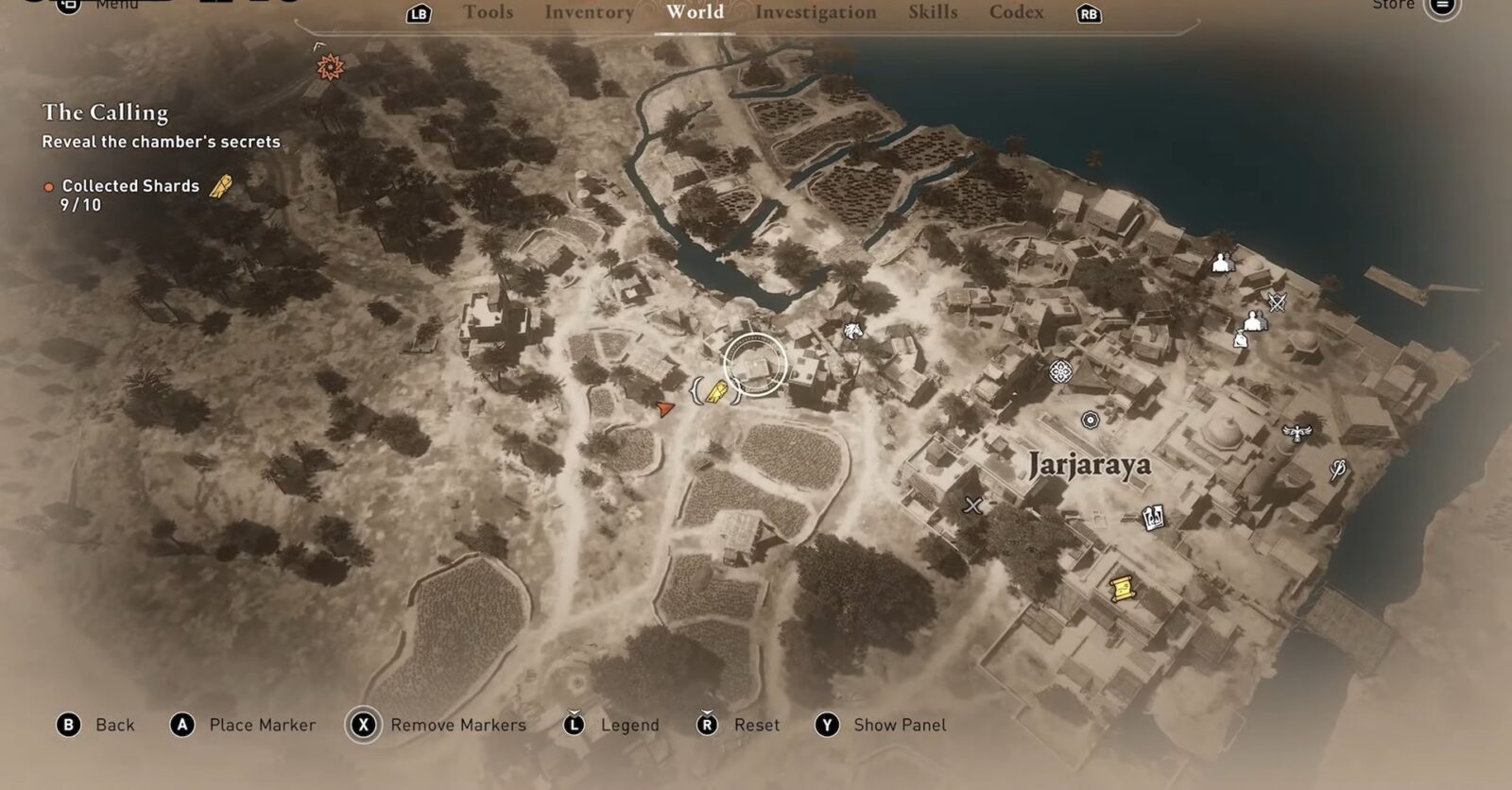1512x790 pixels.
Task: Click the X marker near Jarjaraya
Action: pos(972,506)
